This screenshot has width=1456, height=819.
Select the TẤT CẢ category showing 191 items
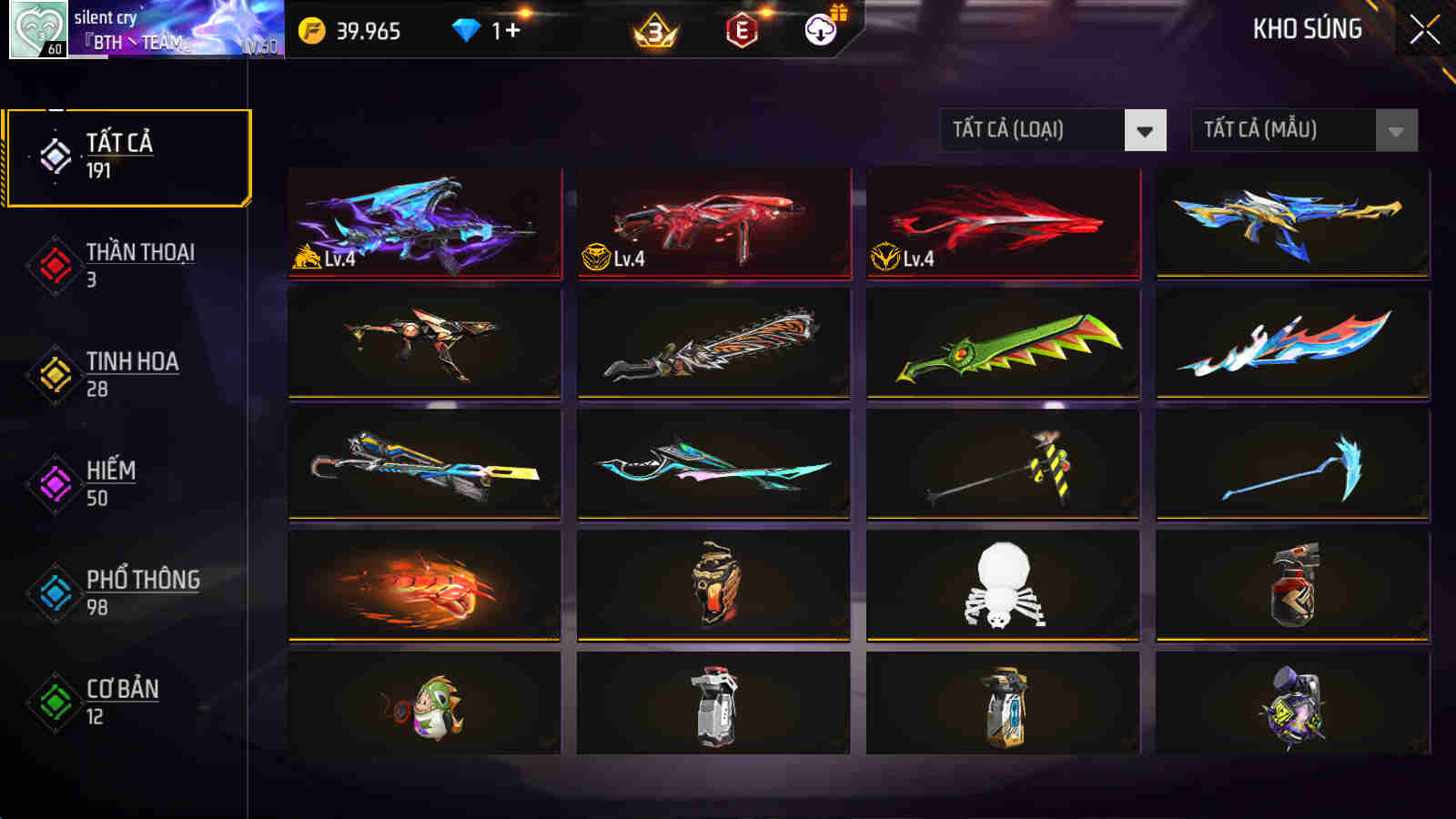127,155
